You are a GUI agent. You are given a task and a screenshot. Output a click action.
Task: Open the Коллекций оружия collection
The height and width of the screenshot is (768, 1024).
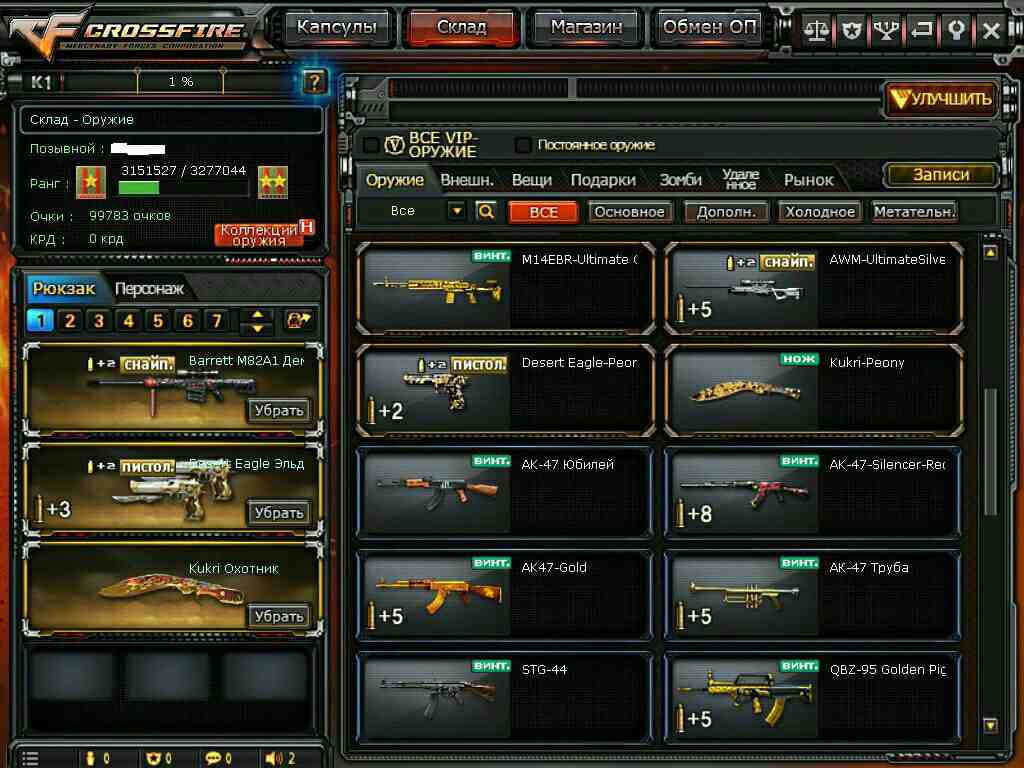click(259, 235)
